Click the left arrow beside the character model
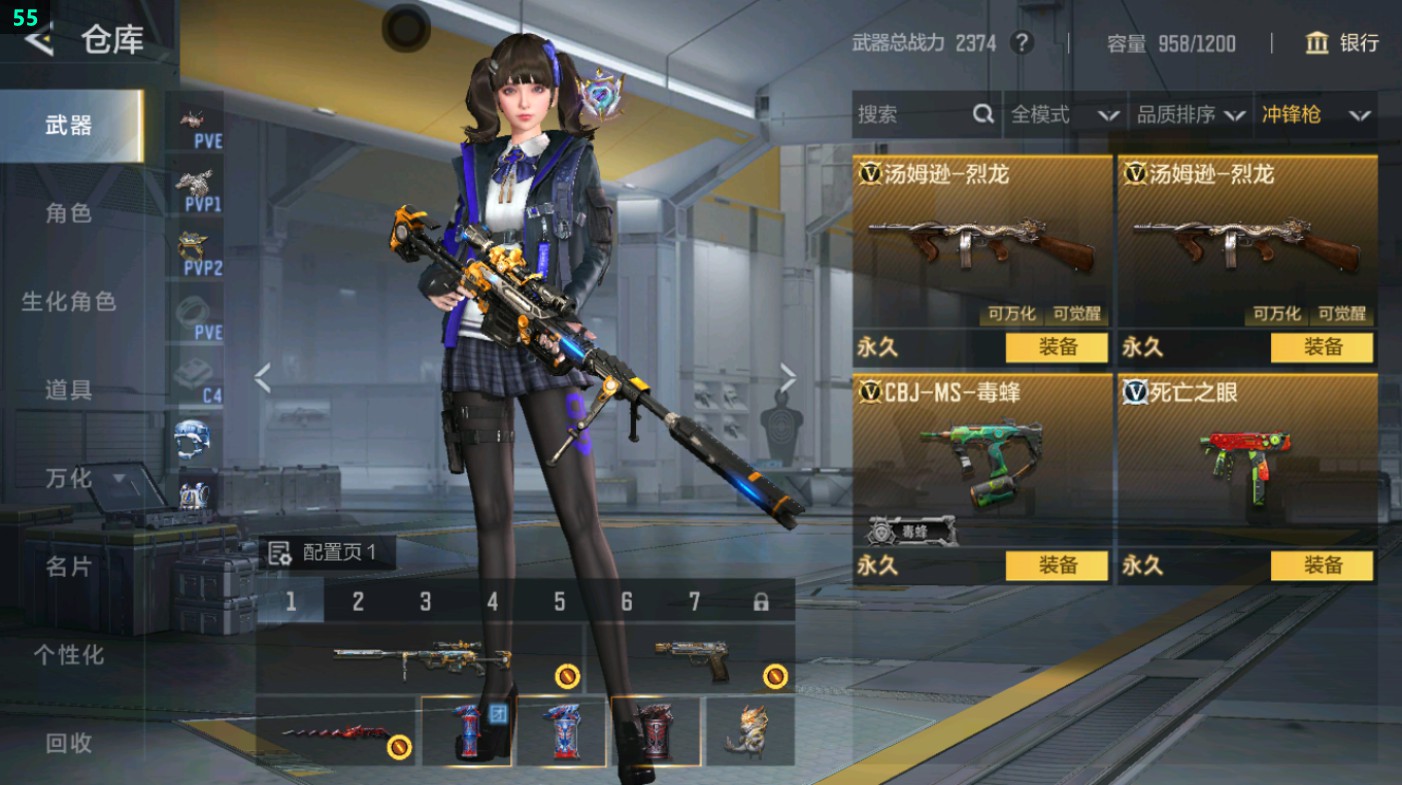Viewport: 1402px width, 785px height. point(262,378)
